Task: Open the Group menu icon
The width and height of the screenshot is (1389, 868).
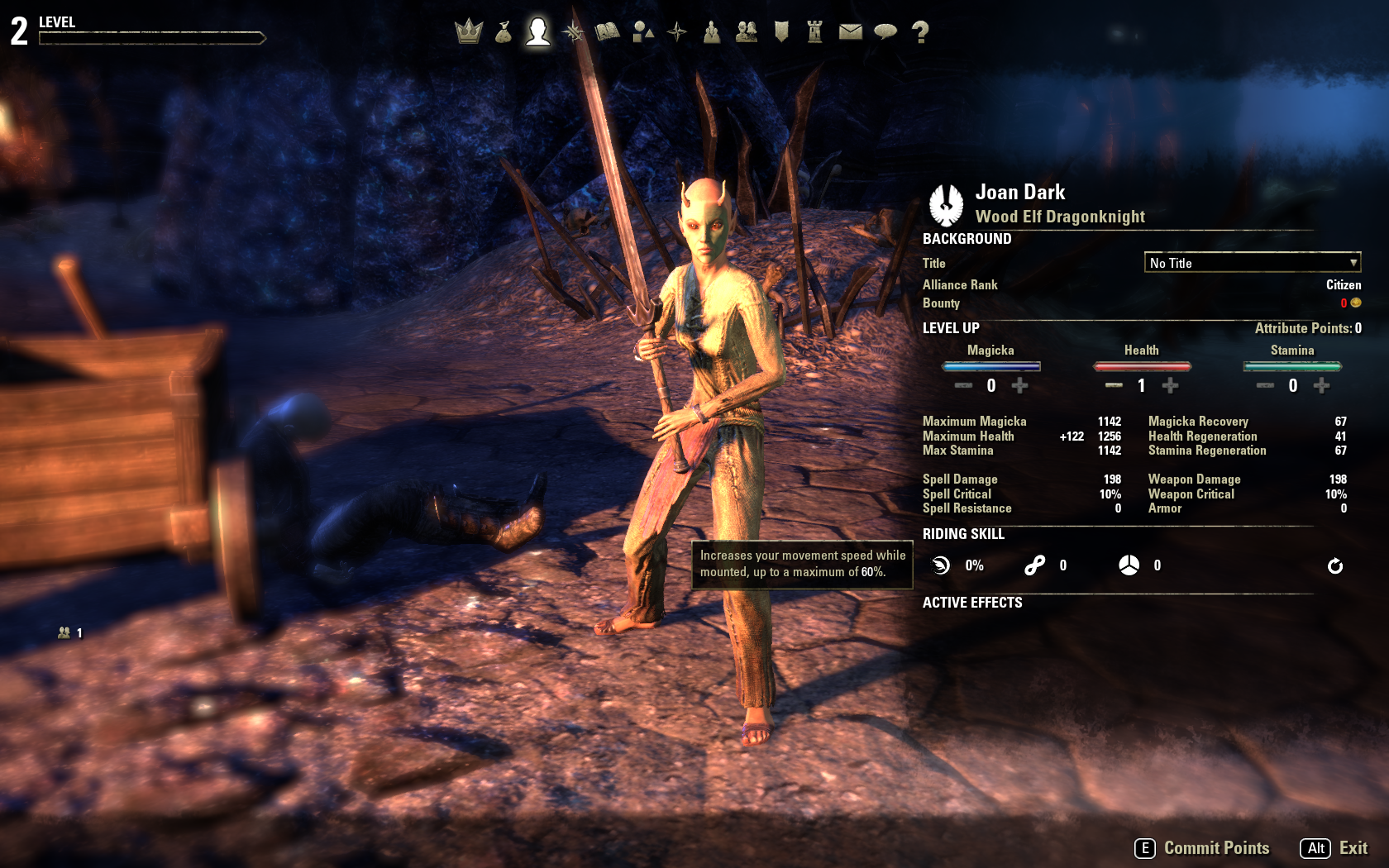Action: (x=712, y=32)
